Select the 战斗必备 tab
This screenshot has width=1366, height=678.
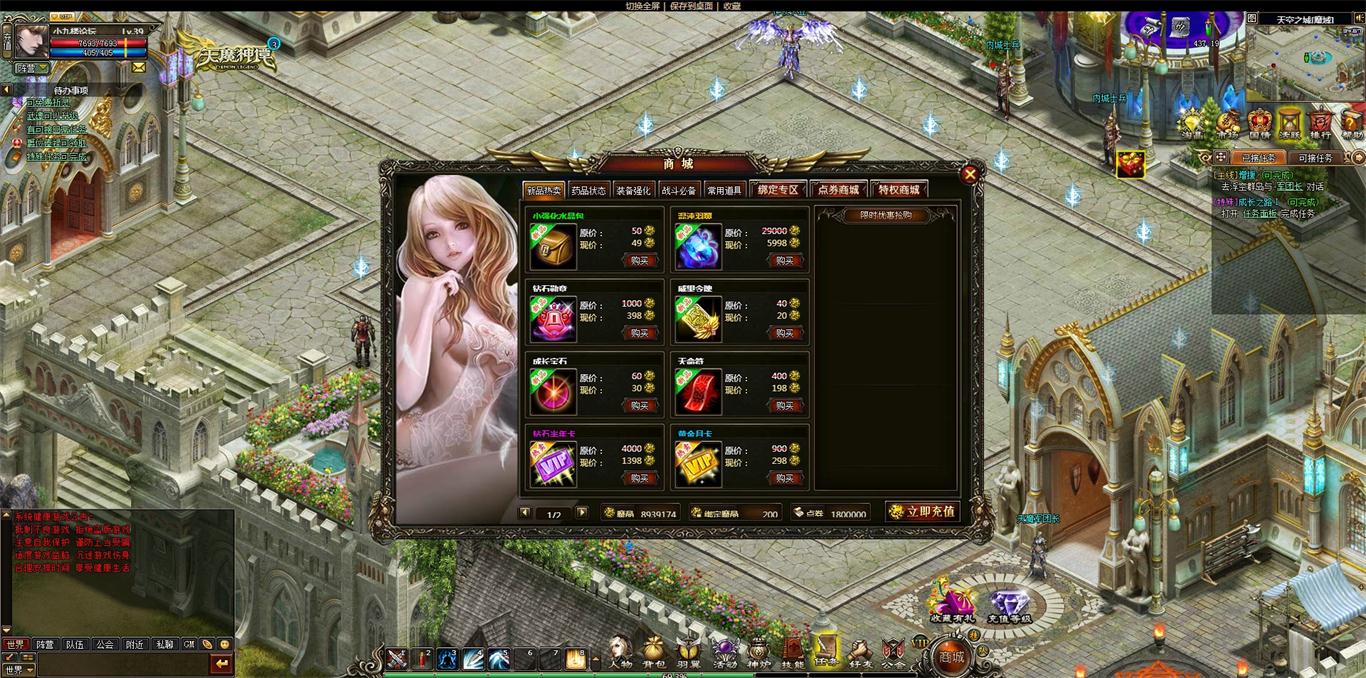(x=679, y=190)
